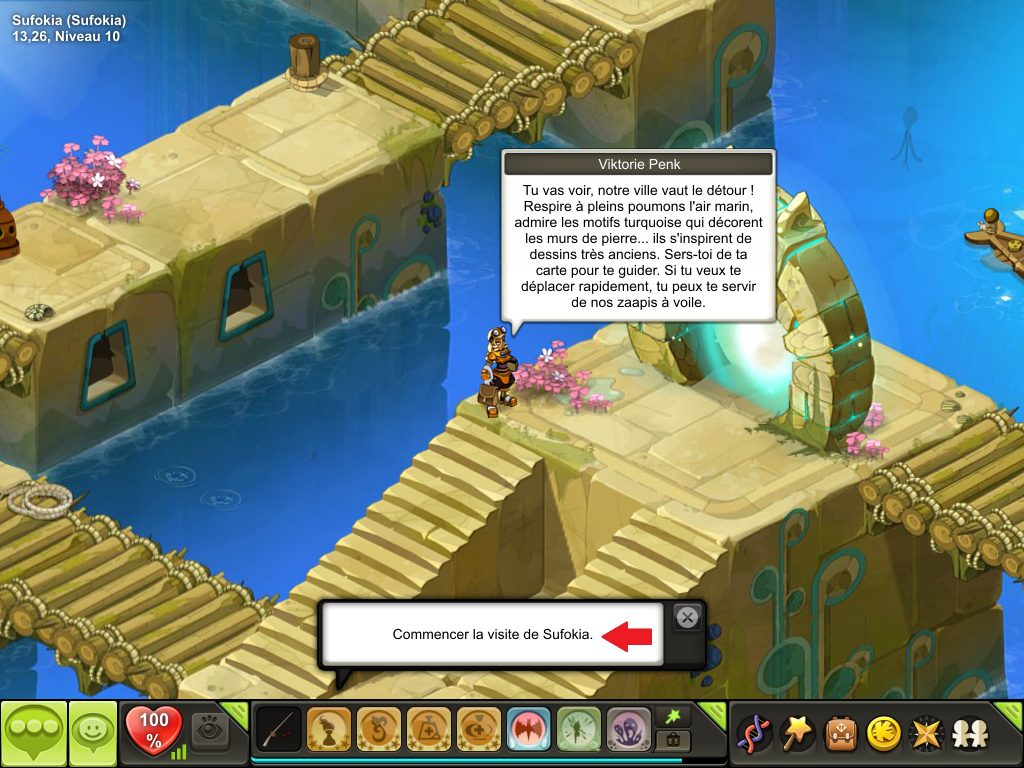
Task: Cast the ram horn spell
Action: (379, 730)
